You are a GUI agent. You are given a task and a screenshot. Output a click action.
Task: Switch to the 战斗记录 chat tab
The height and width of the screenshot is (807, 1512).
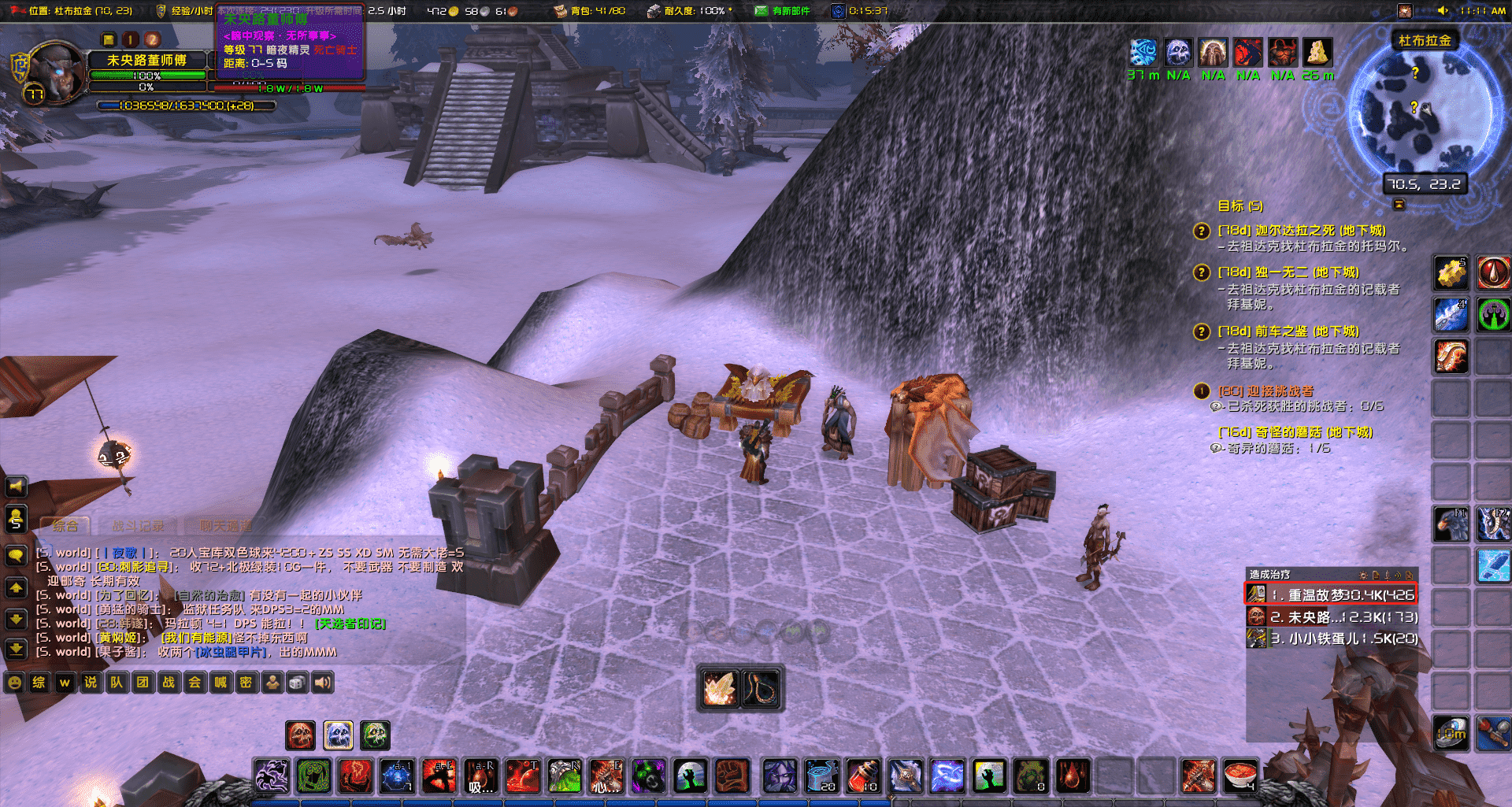tap(138, 525)
